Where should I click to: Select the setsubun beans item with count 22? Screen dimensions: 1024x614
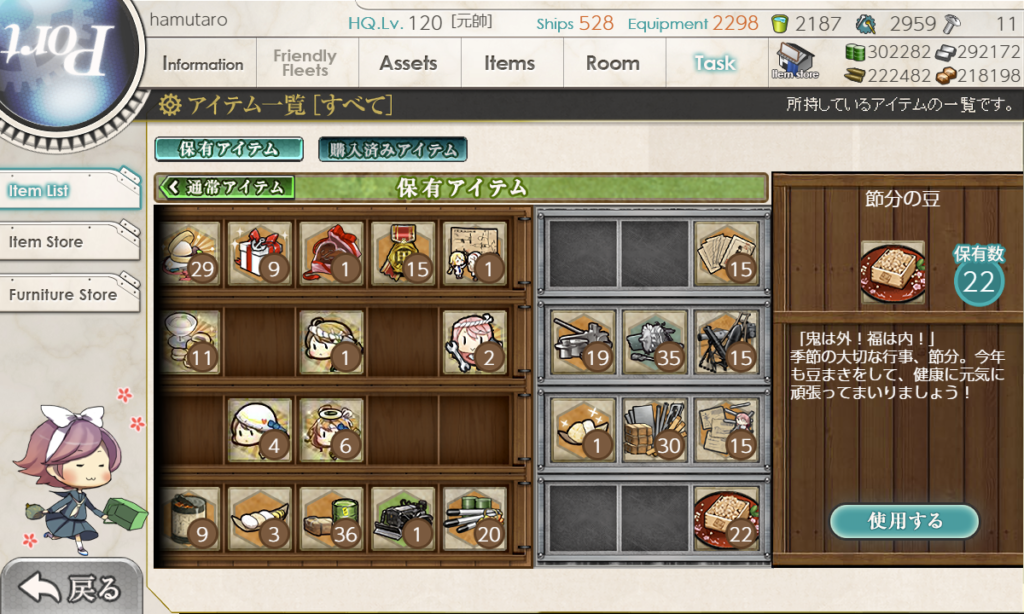[x=726, y=518]
